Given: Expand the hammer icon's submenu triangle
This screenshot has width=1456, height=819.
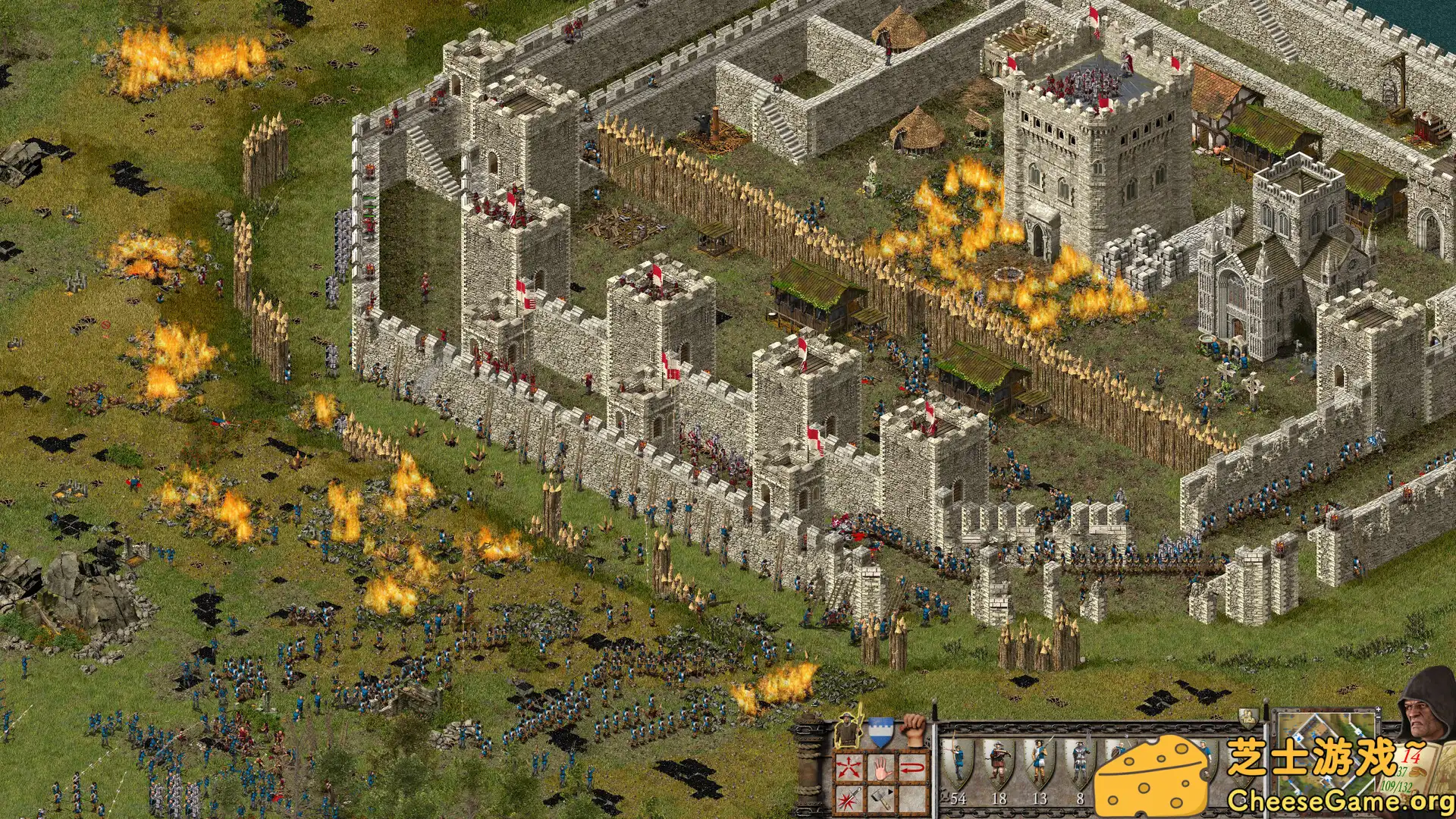Looking at the screenshot, I should pyautogui.click(x=889, y=792).
